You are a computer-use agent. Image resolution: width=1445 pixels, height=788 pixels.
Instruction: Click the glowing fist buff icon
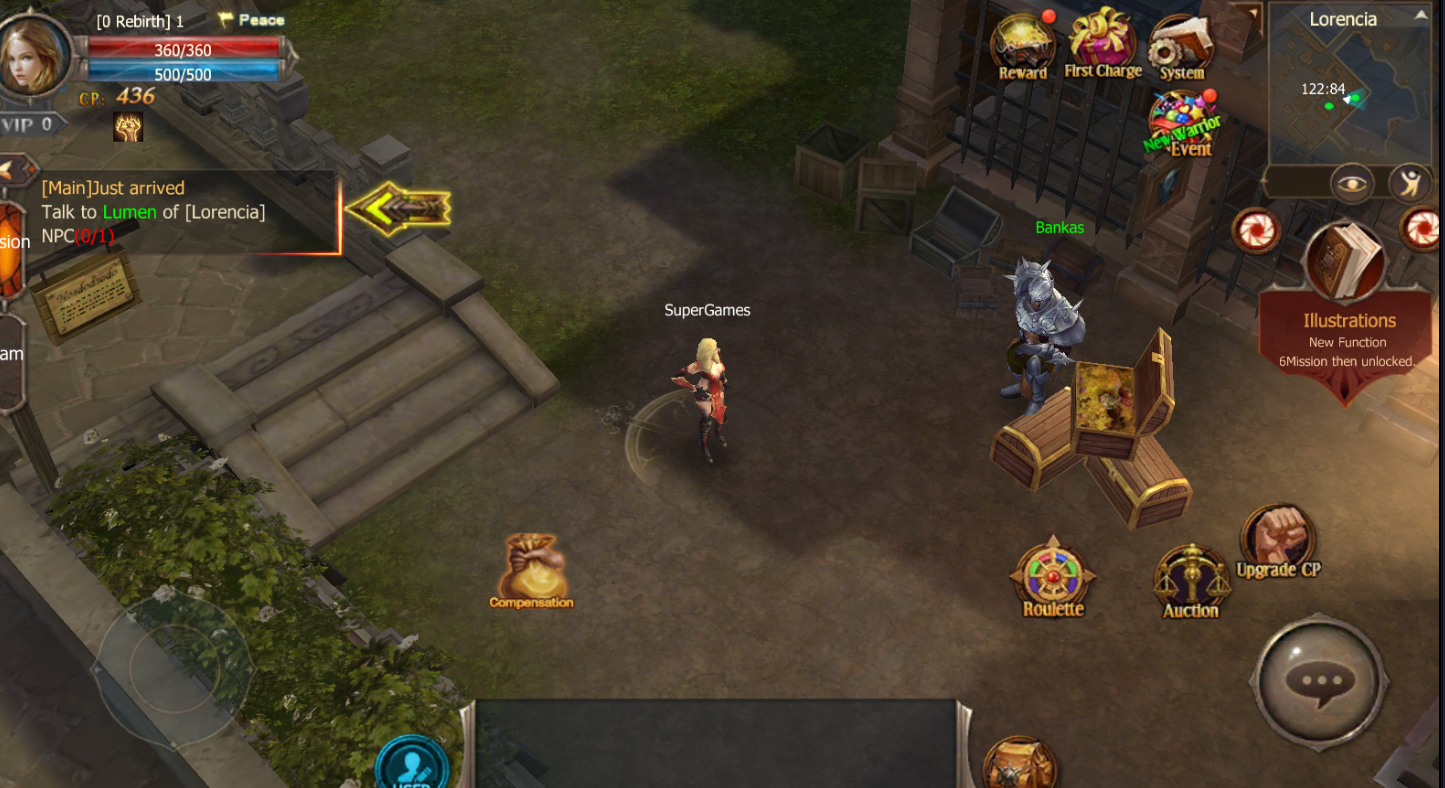[128, 126]
